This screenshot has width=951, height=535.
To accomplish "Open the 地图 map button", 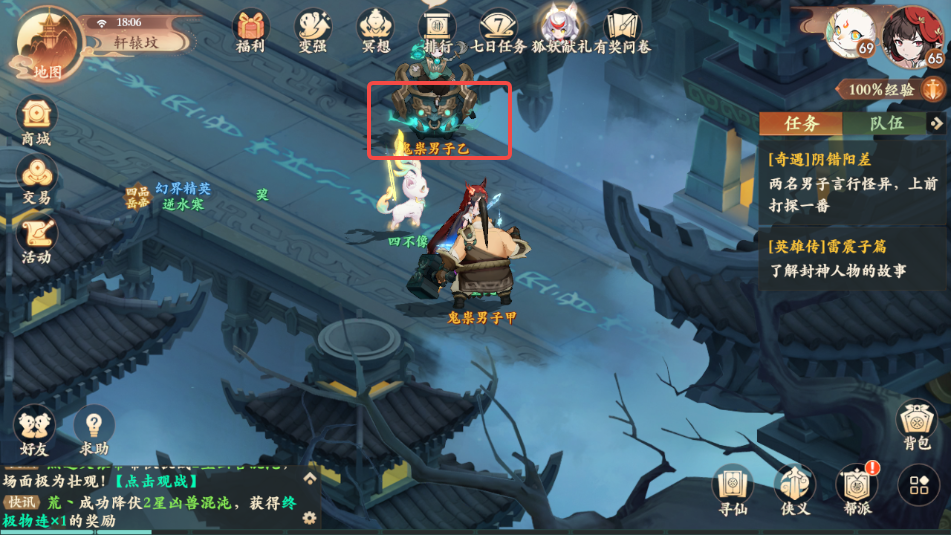I will [x=45, y=43].
